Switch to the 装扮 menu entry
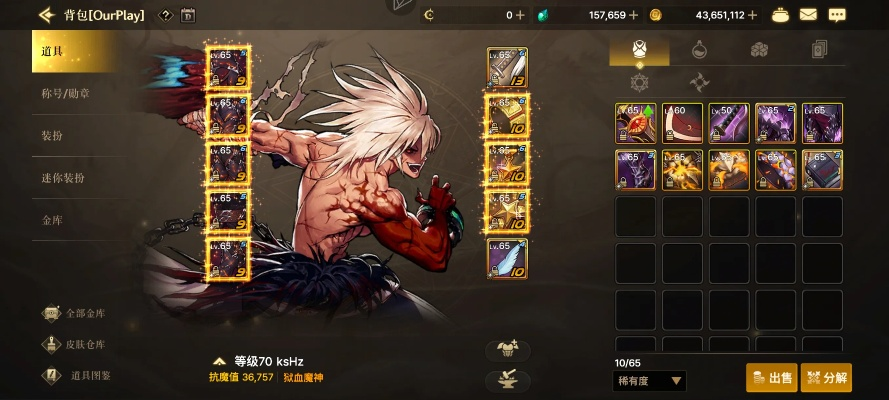Viewport: 889px width, 400px height. coord(53,135)
